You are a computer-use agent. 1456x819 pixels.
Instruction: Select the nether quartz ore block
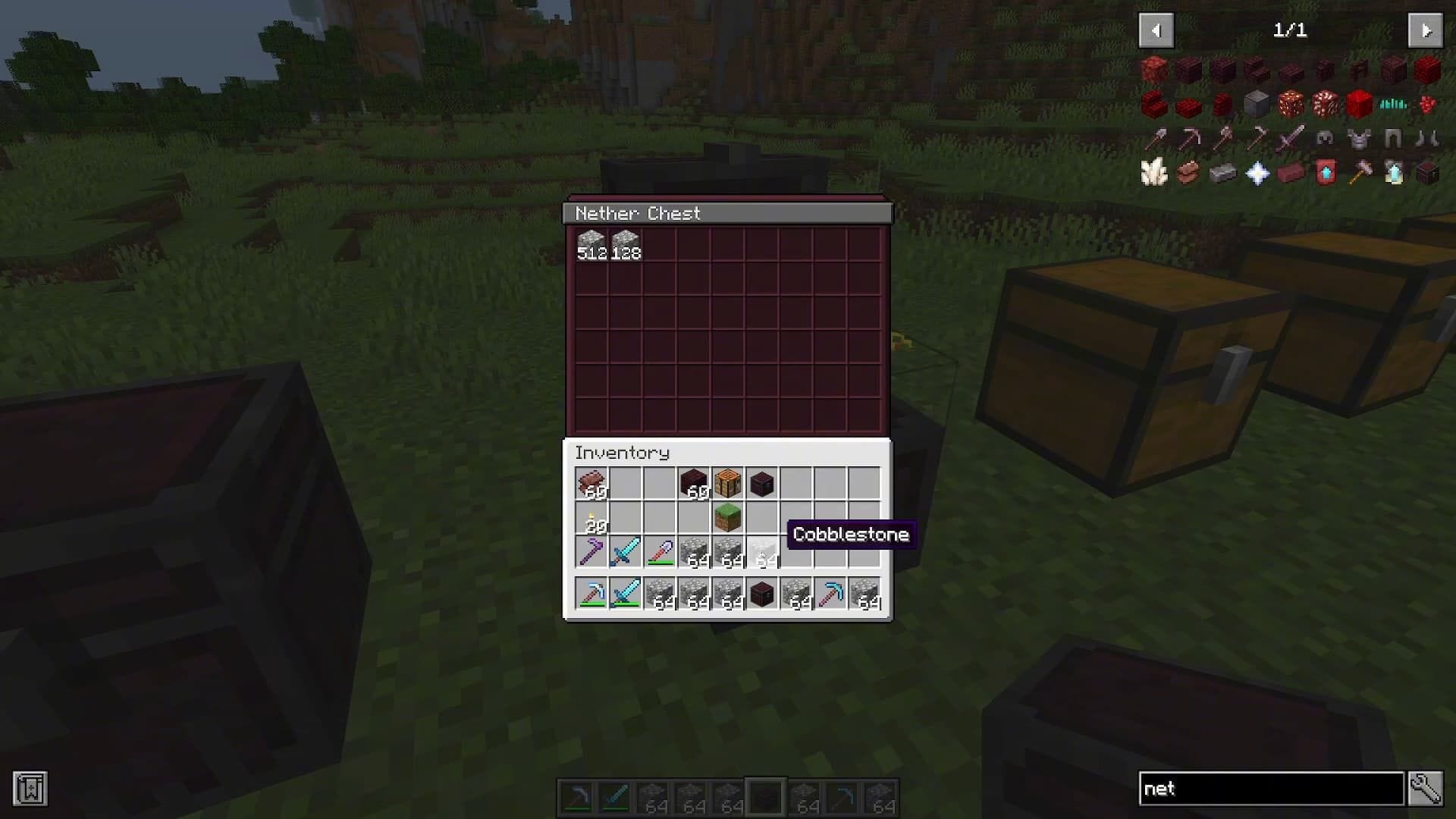[x=1326, y=105]
